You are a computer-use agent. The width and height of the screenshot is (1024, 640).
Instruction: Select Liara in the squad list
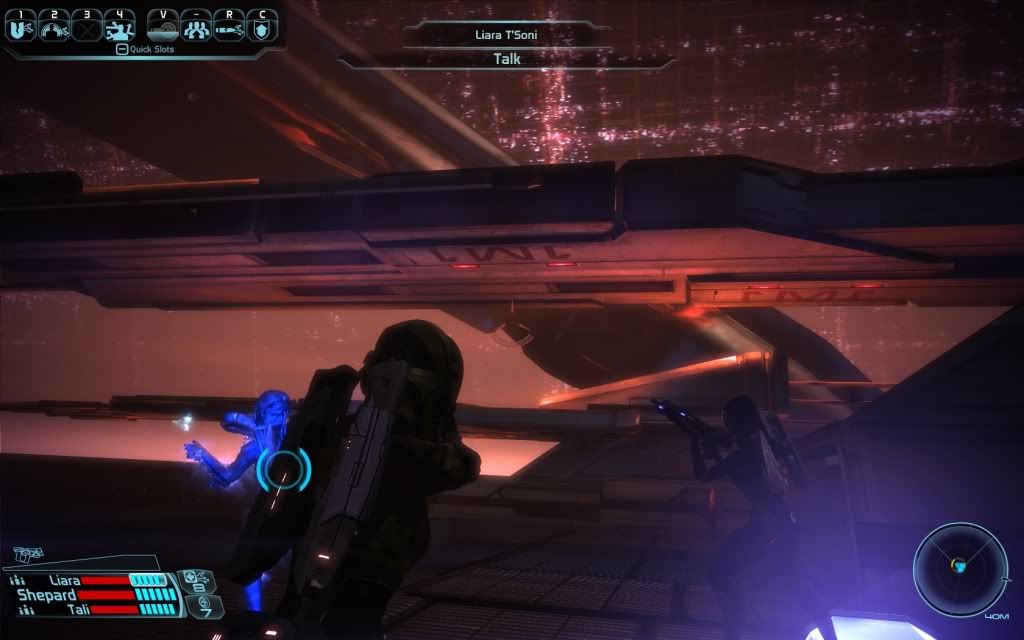(67, 579)
